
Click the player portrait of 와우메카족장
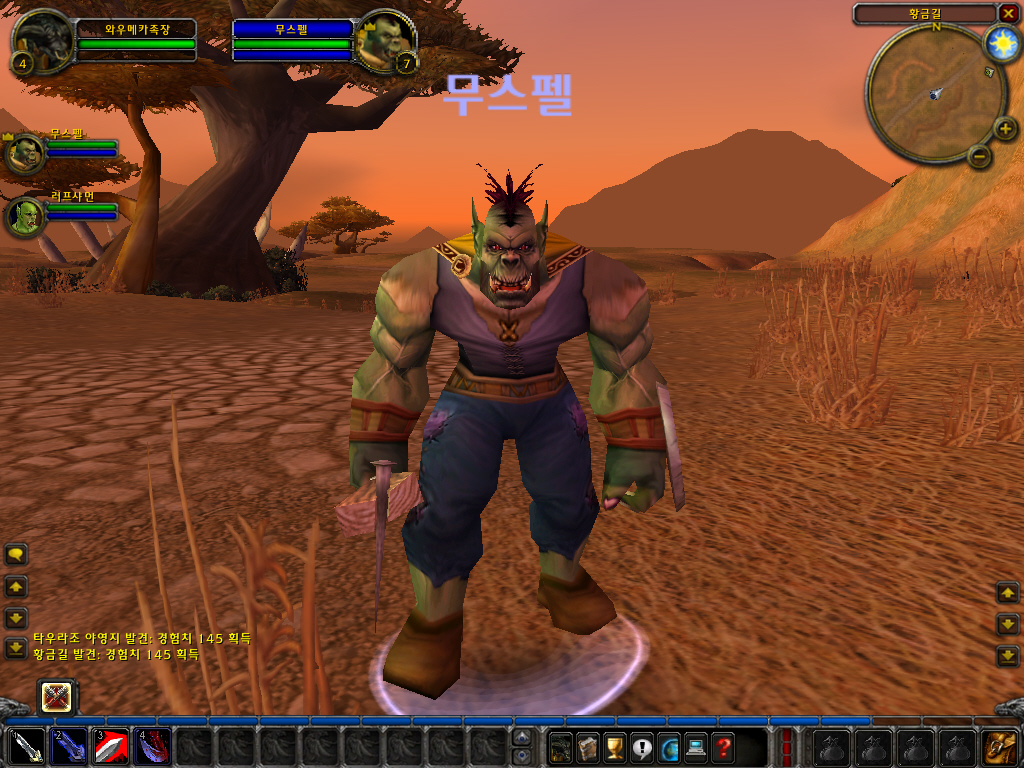[43, 40]
